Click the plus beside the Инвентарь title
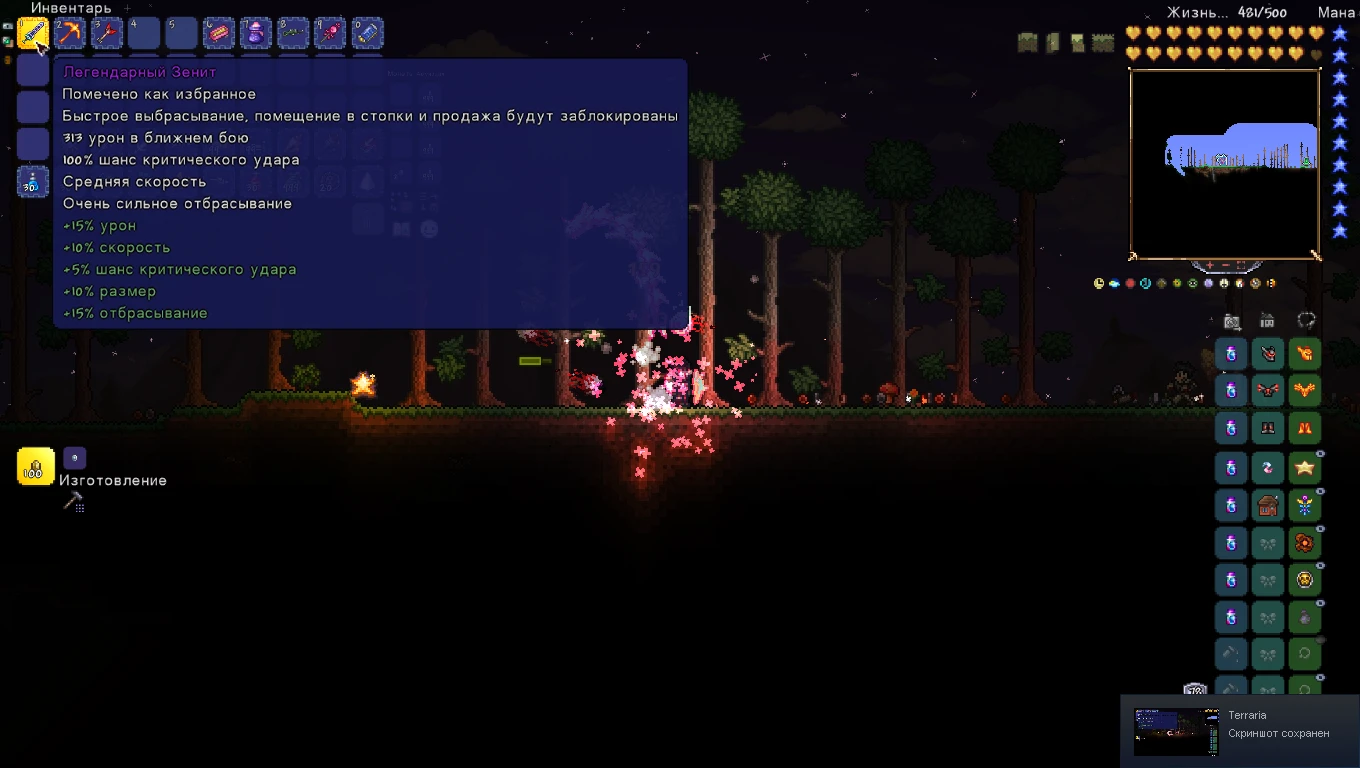1360x768 pixels. click(x=127, y=8)
